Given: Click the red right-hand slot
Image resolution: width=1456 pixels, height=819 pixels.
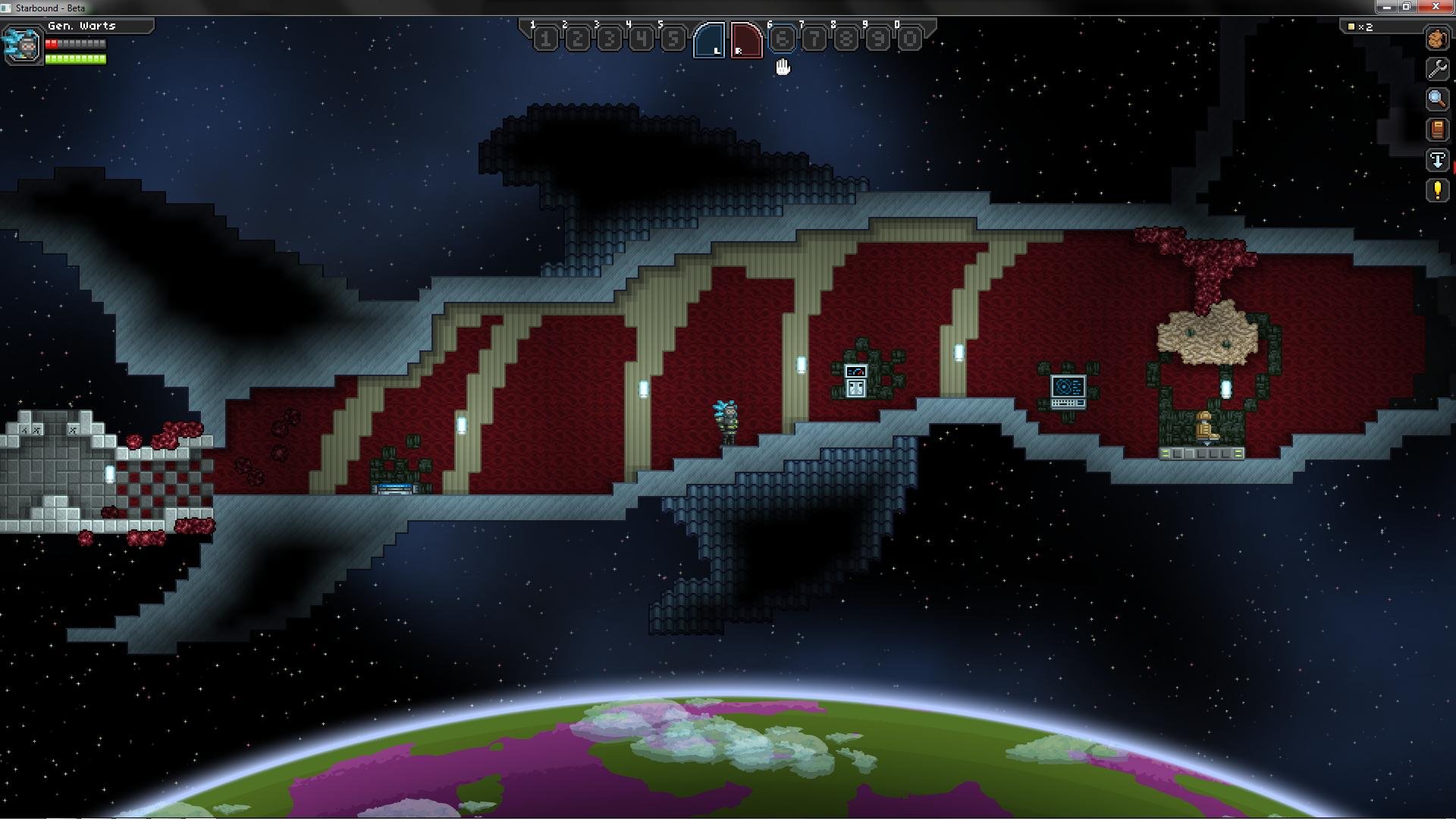Looking at the screenshot, I should coord(746,39).
